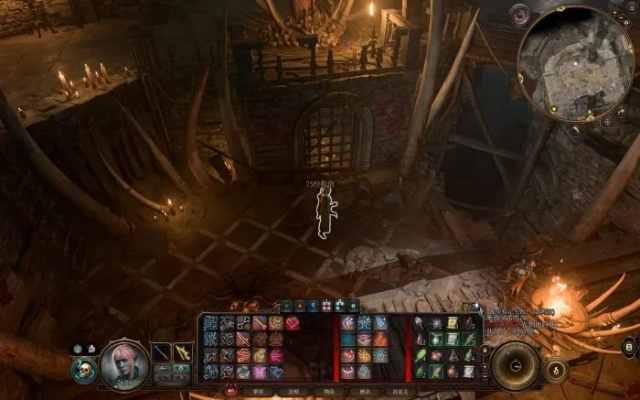Click the orange triangle filter icon above hotbar
The width and height of the screenshot is (640, 400).
click(300, 305)
